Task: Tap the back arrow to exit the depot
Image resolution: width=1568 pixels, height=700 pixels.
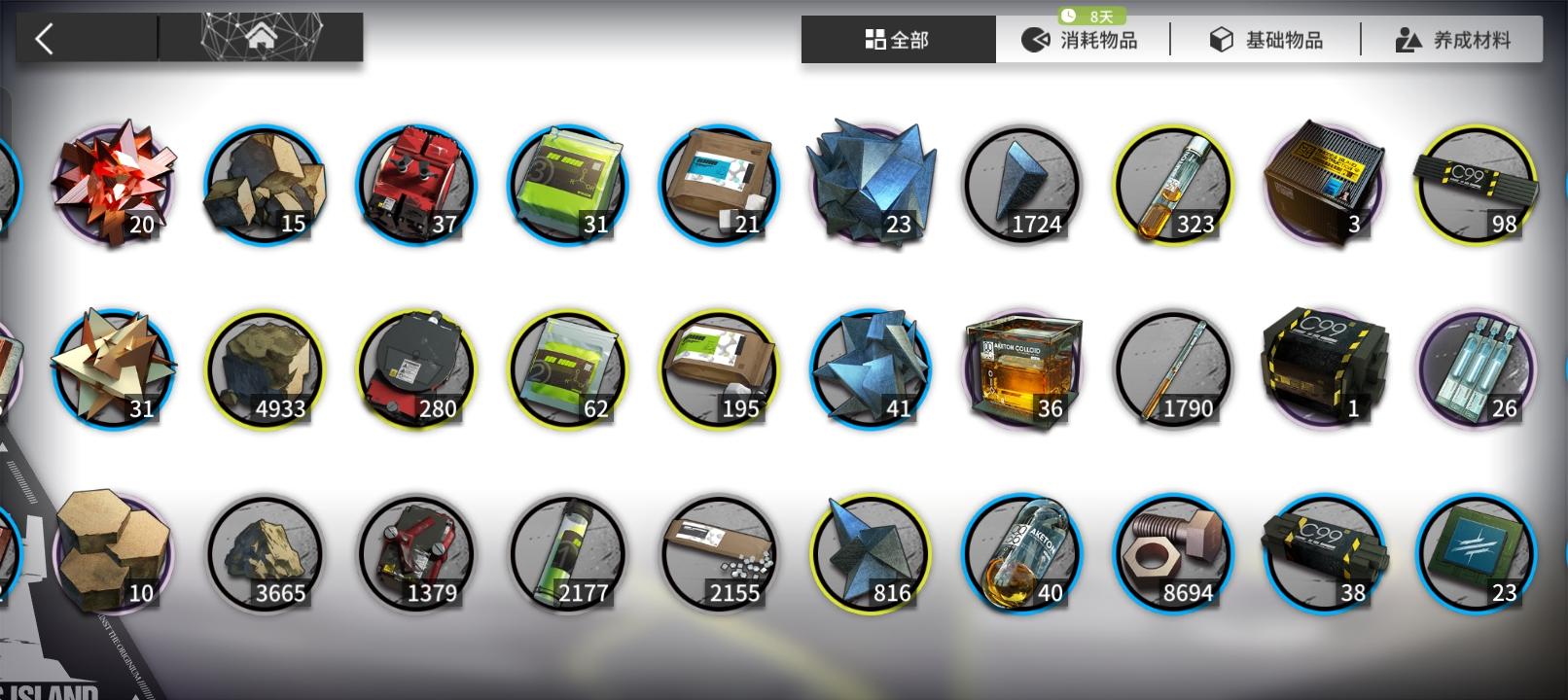Action: click(x=43, y=37)
